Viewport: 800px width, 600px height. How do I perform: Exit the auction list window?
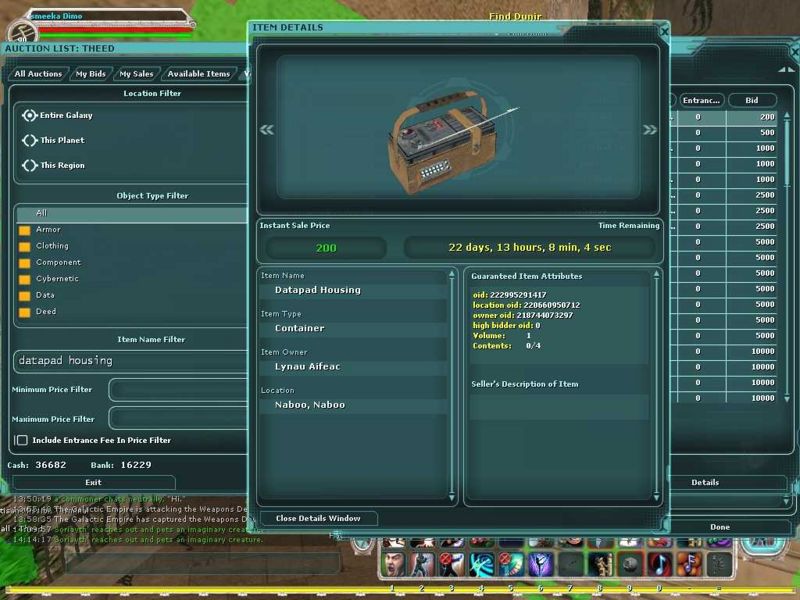click(x=93, y=482)
